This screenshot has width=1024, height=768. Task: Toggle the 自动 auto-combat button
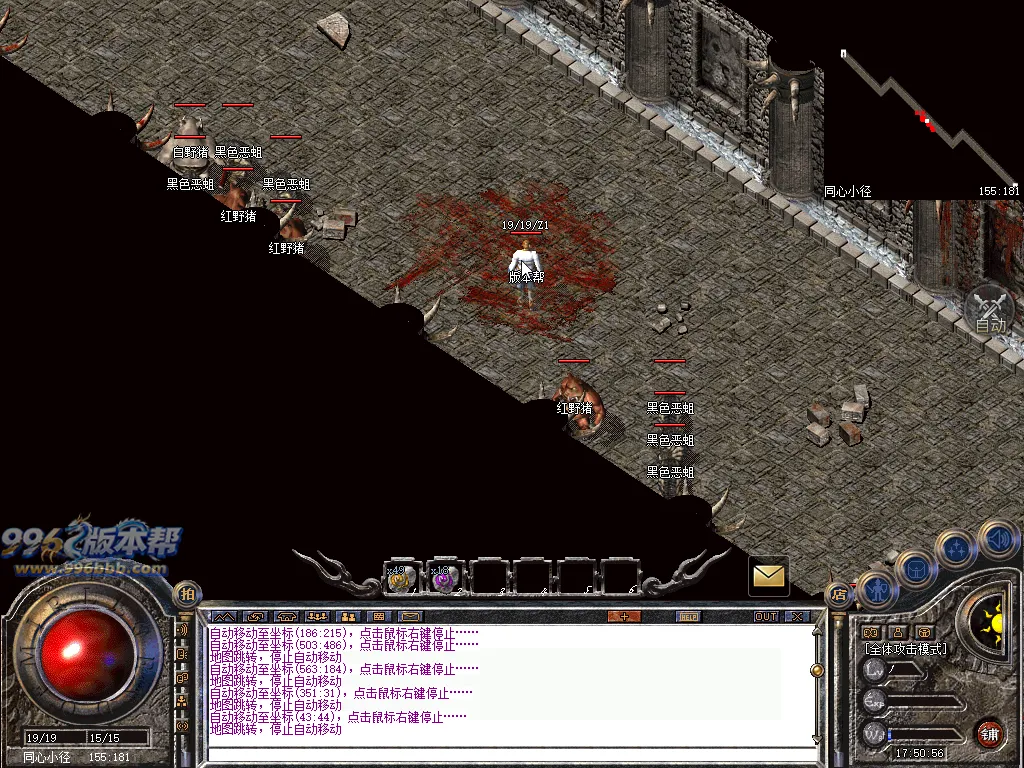pos(990,310)
